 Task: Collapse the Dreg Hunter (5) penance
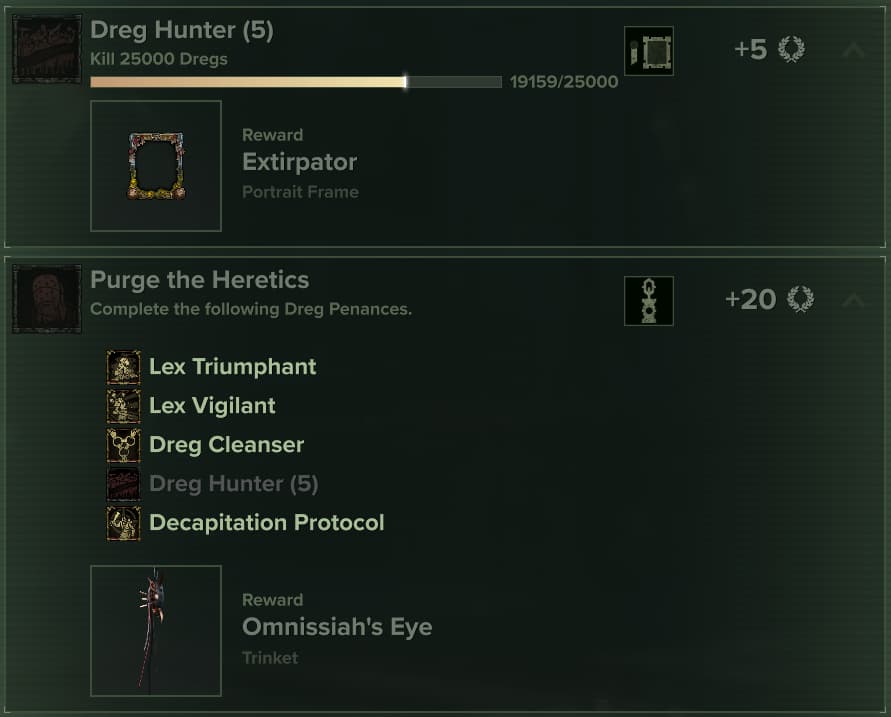[x=852, y=49]
